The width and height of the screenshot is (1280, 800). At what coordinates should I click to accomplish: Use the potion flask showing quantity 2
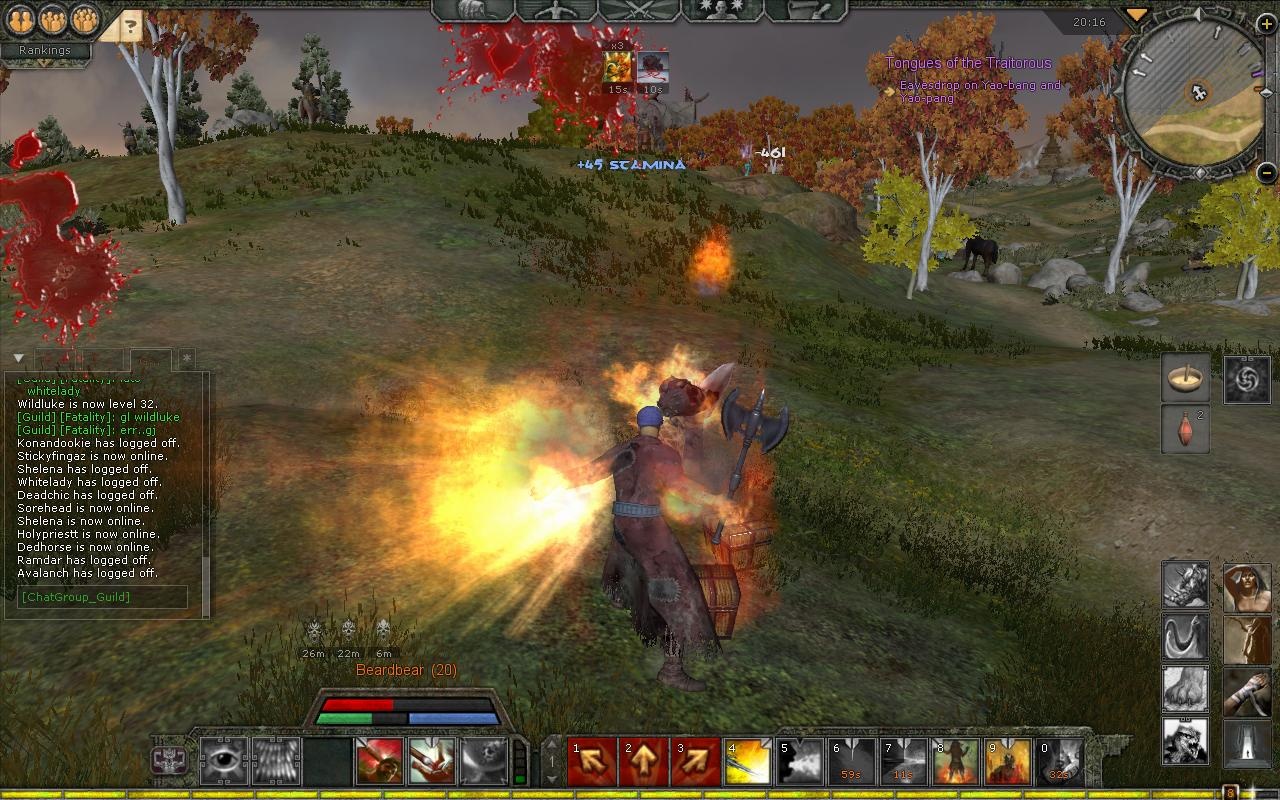click(x=1185, y=430)
